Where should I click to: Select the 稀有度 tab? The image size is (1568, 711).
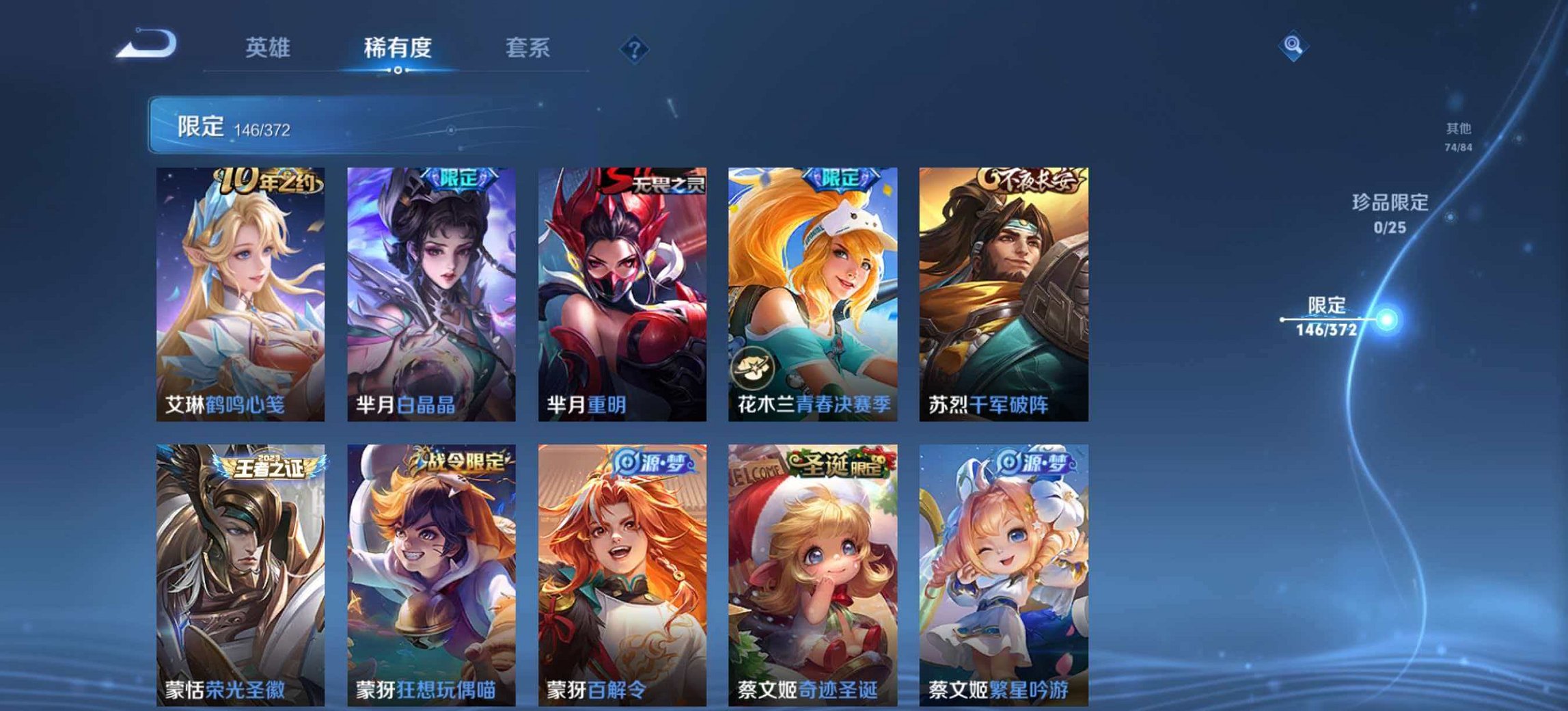(x=400, y=49)
